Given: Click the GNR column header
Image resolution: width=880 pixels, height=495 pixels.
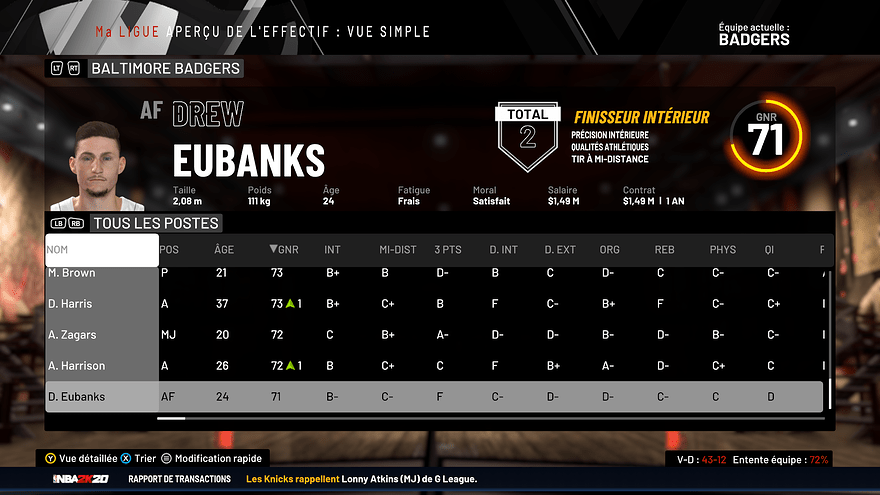Looking at the screenshot, I should (x=285, y=249).
